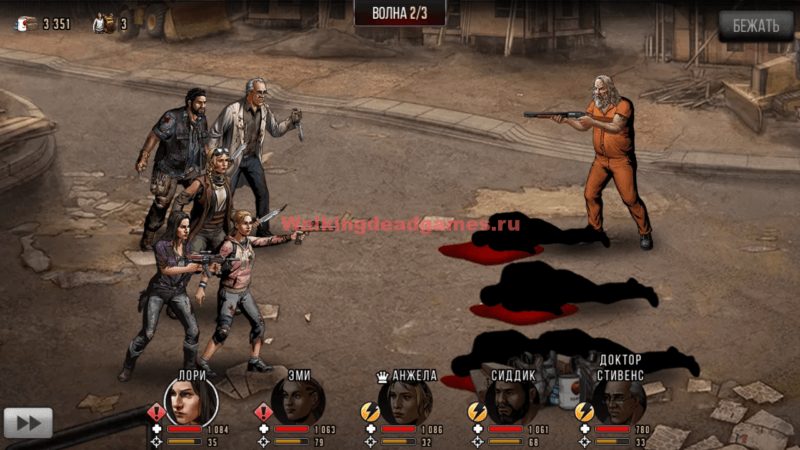Select Лори's character portrait

(x=194, y=402)
